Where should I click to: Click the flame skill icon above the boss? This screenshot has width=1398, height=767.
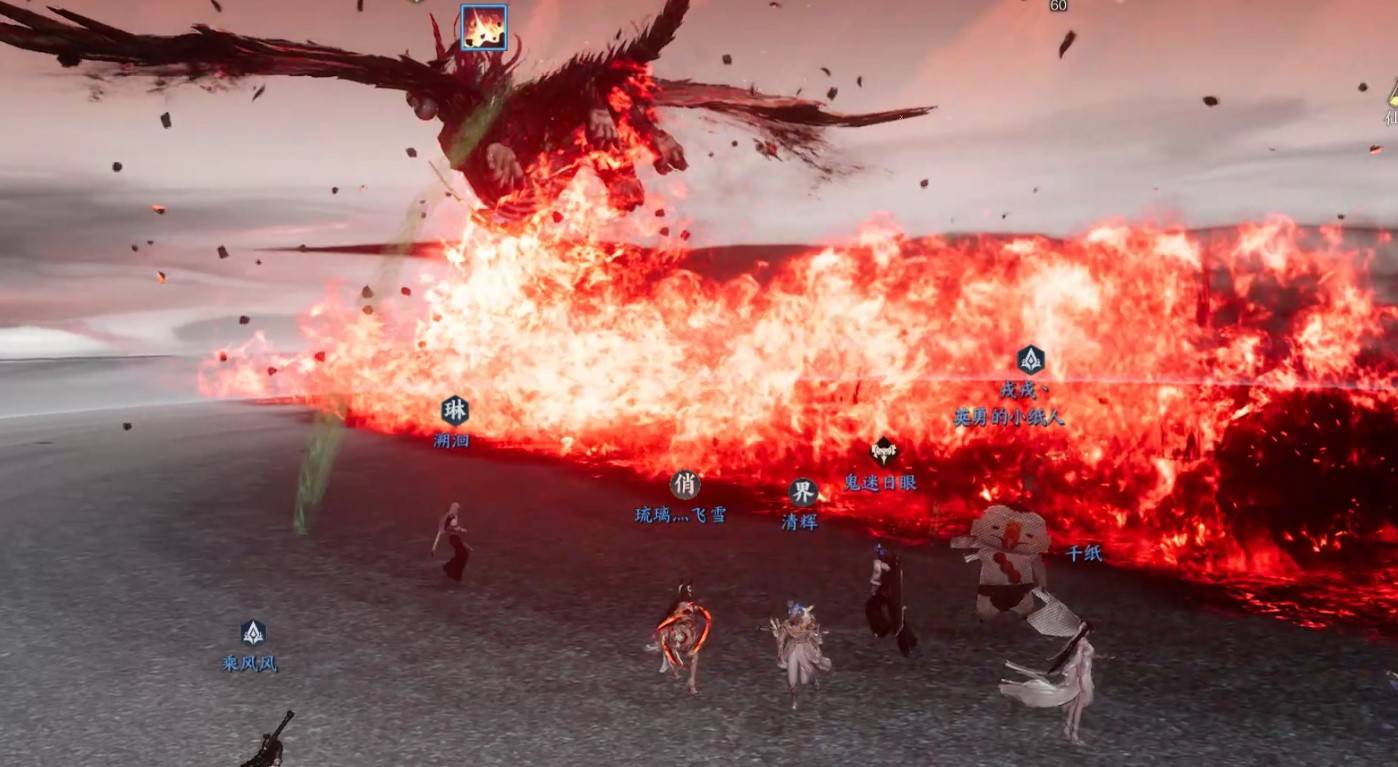click(x=484, y=27)
